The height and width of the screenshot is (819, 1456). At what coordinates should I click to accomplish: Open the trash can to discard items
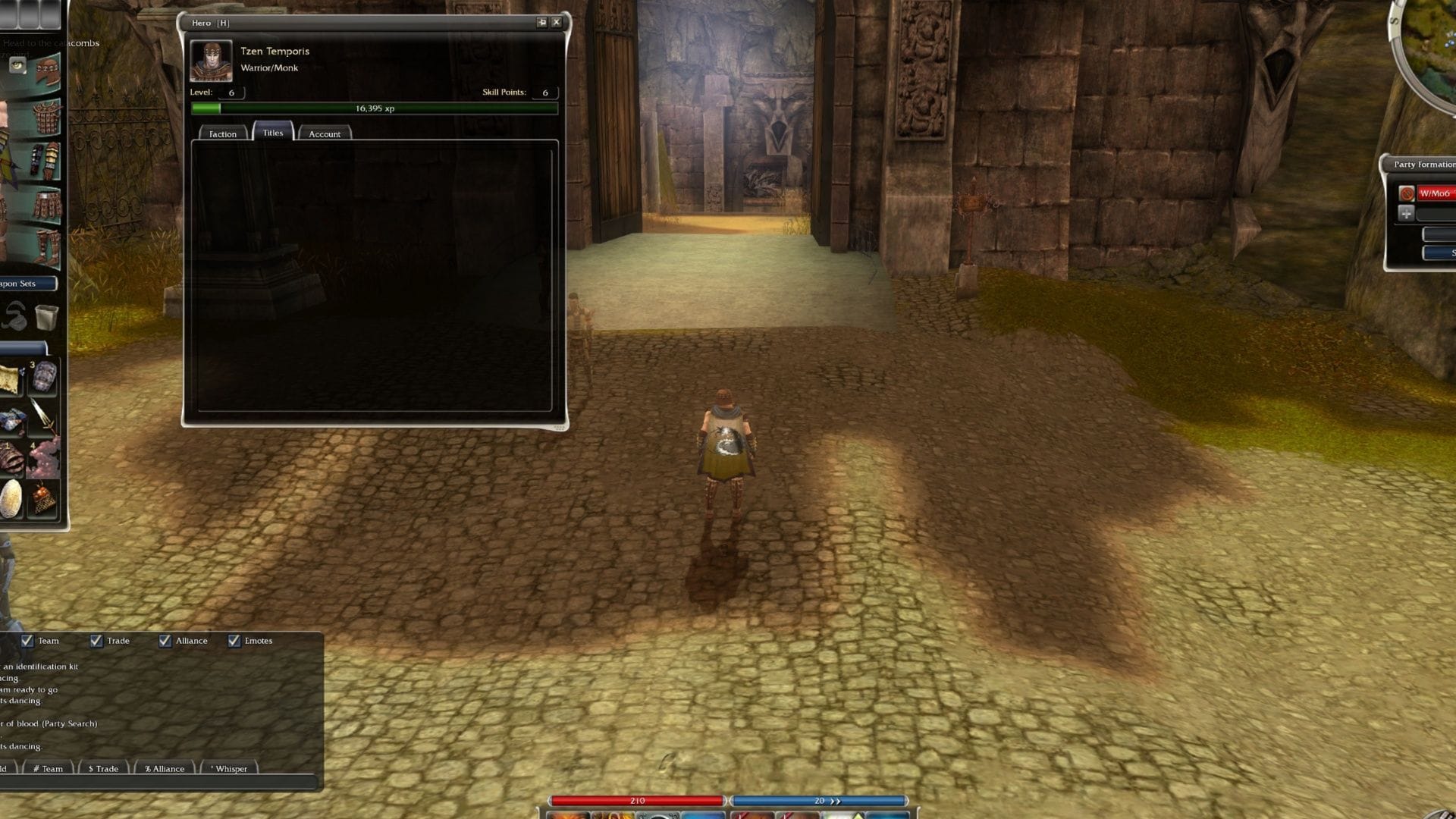(45, 317)
